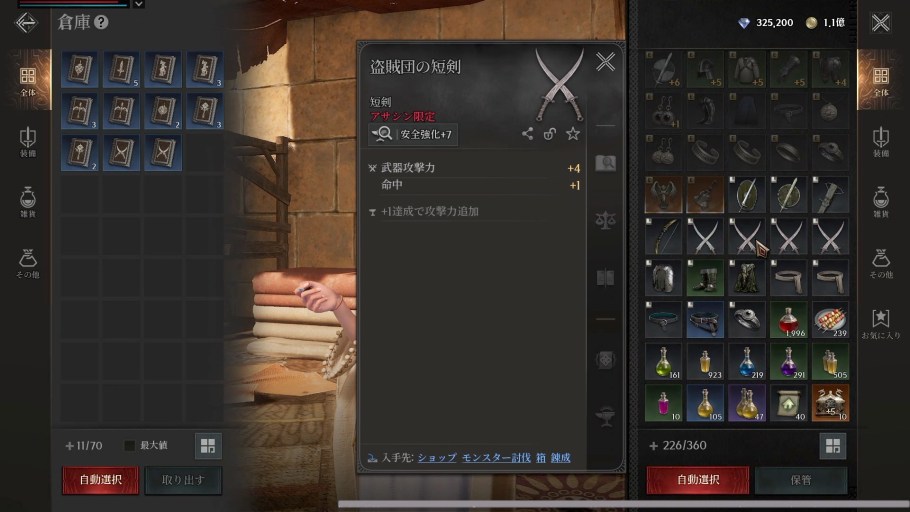This screenshot has width=910, height=512.
Task: Click the red auto-select button in the inventory
Action: [x=697, y=480]
